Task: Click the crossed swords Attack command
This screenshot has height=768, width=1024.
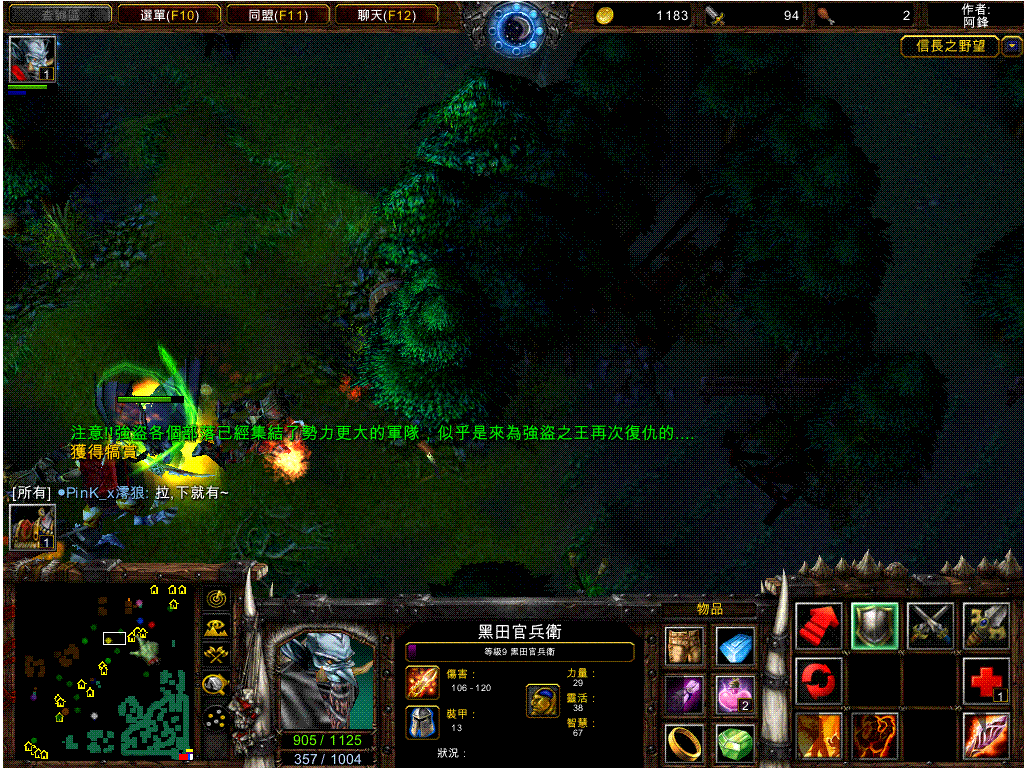Action: click(930, 626)
